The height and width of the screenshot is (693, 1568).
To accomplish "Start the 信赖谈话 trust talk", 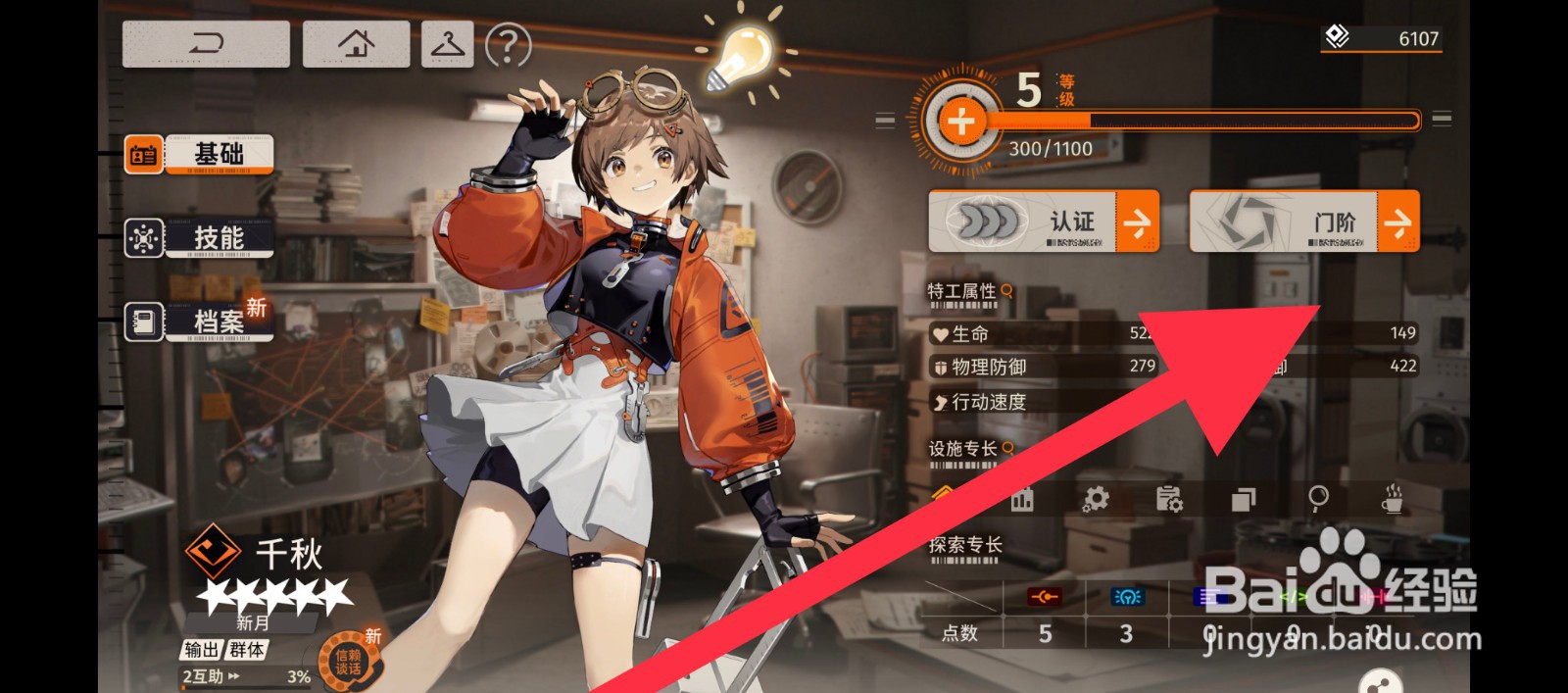I will (349, 662).
